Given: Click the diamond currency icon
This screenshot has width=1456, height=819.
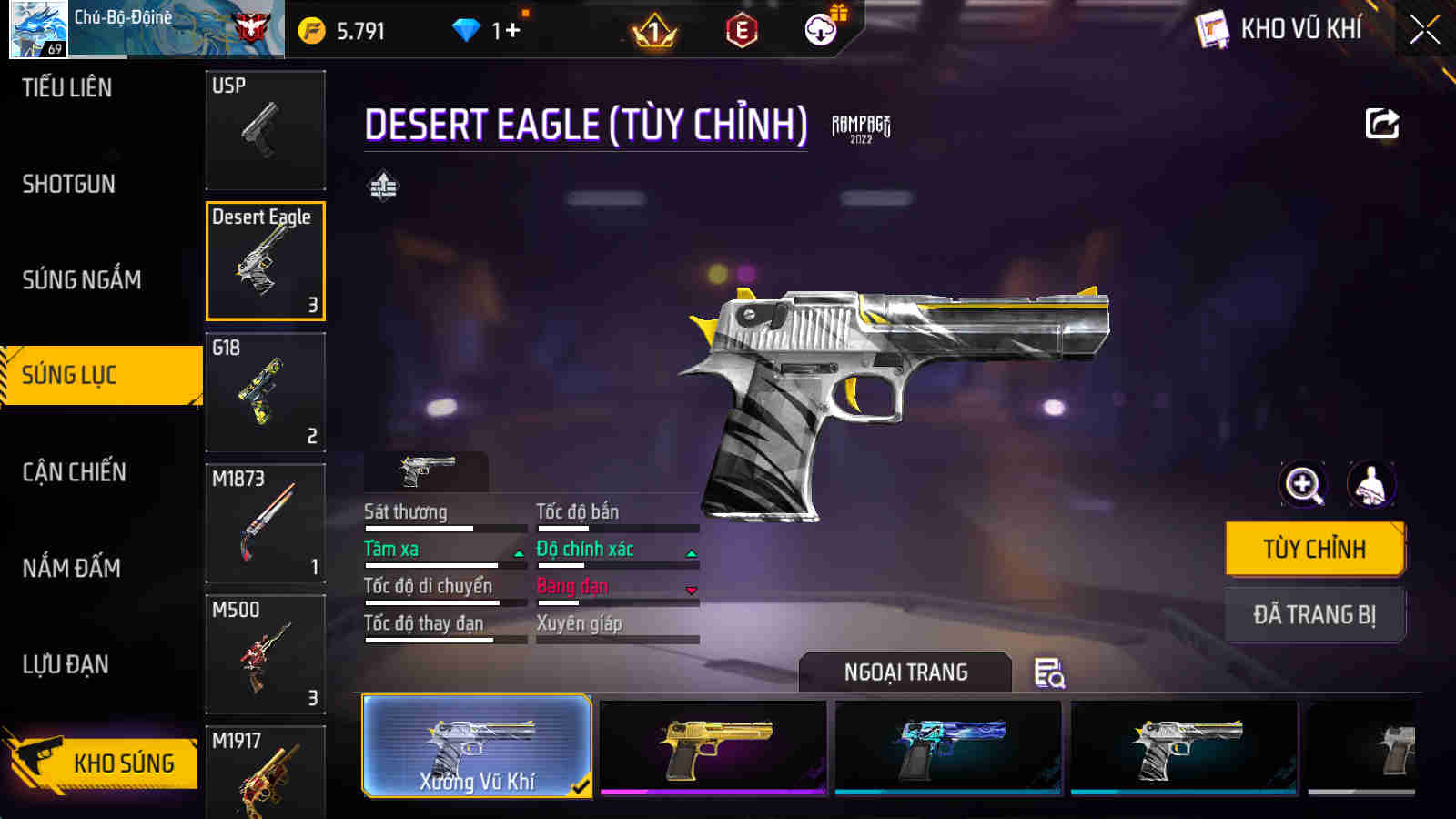Looking at the screenshot, I should [x=467, y=28].
